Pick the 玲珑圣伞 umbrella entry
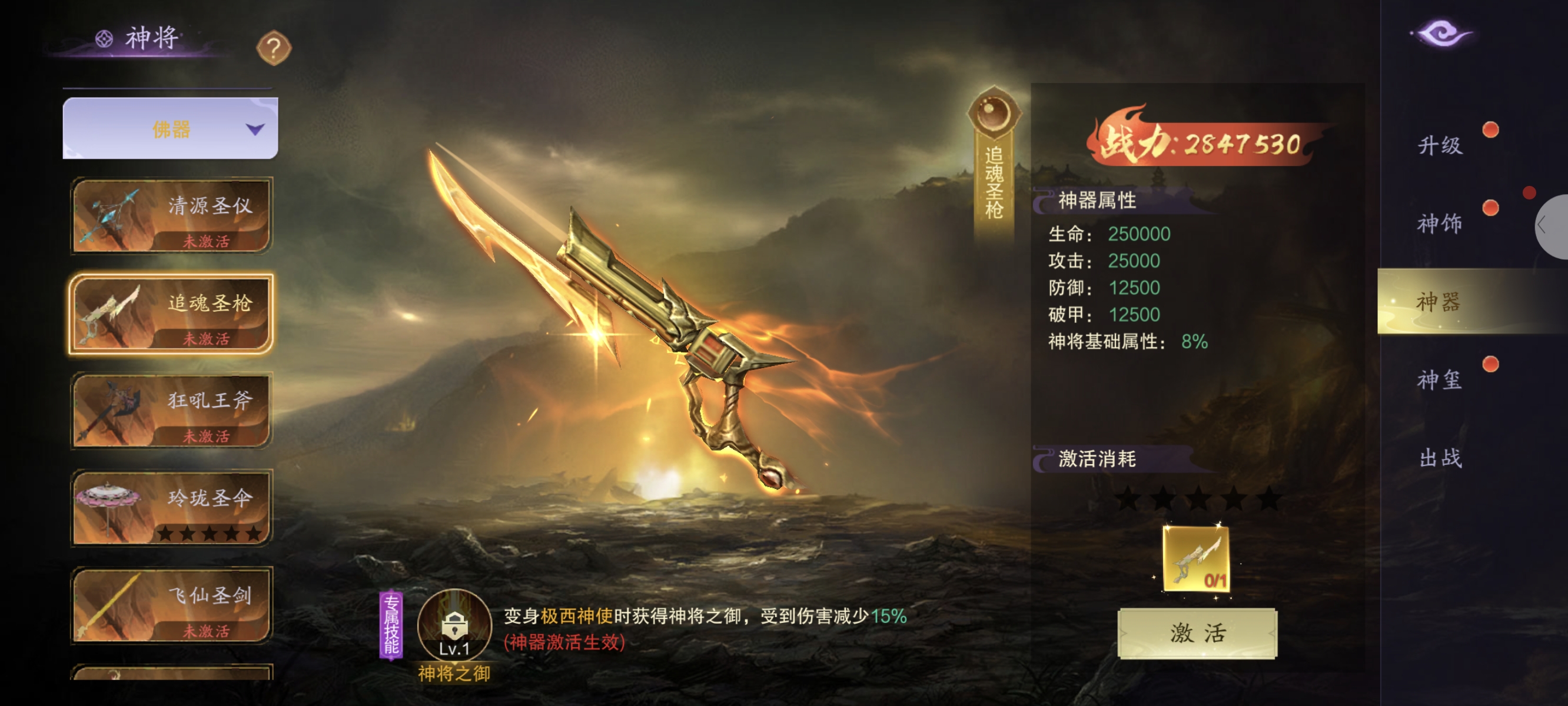 pos(172,508)
